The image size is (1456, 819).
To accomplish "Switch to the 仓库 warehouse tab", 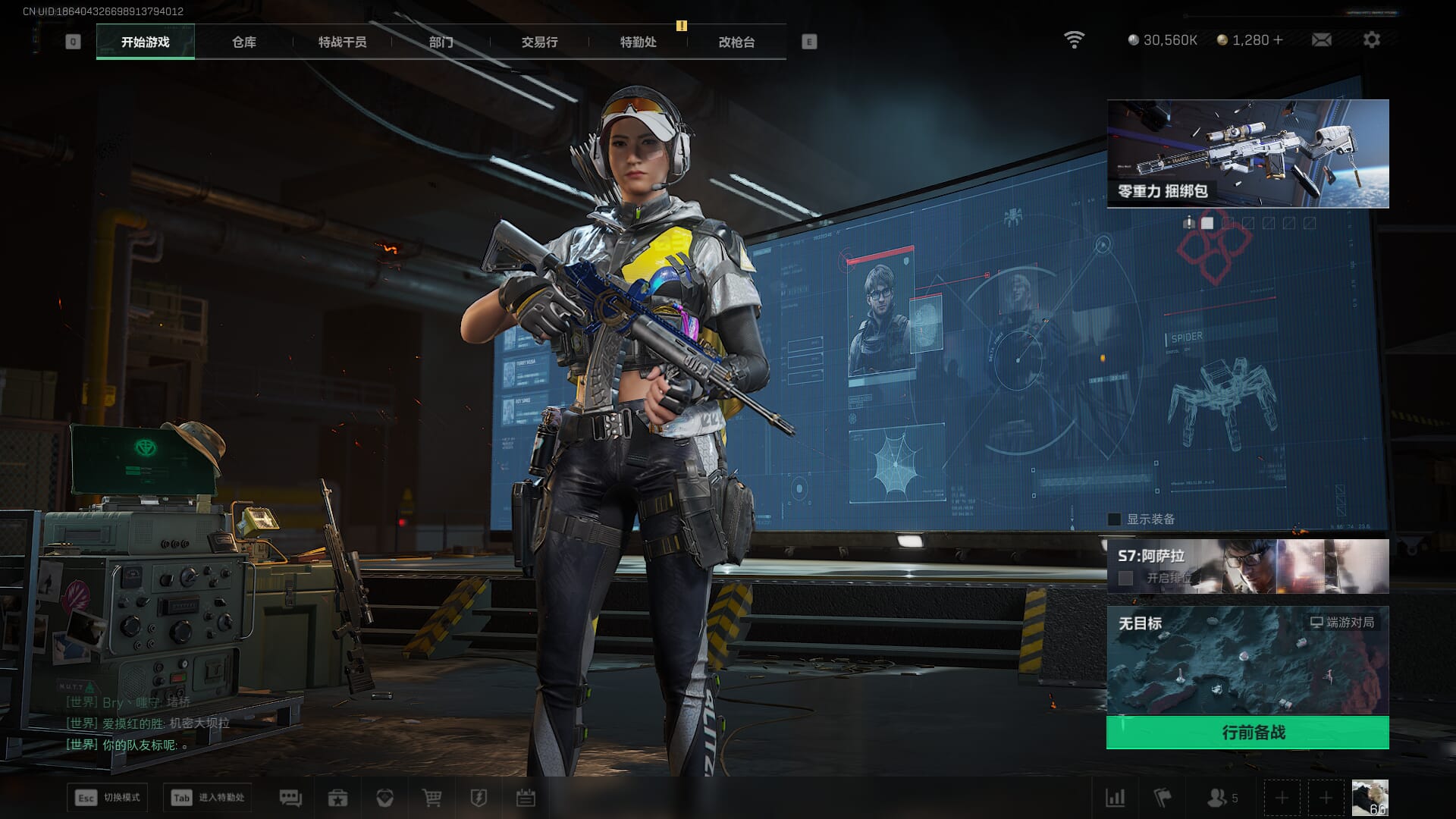I will tap(243, 42).
